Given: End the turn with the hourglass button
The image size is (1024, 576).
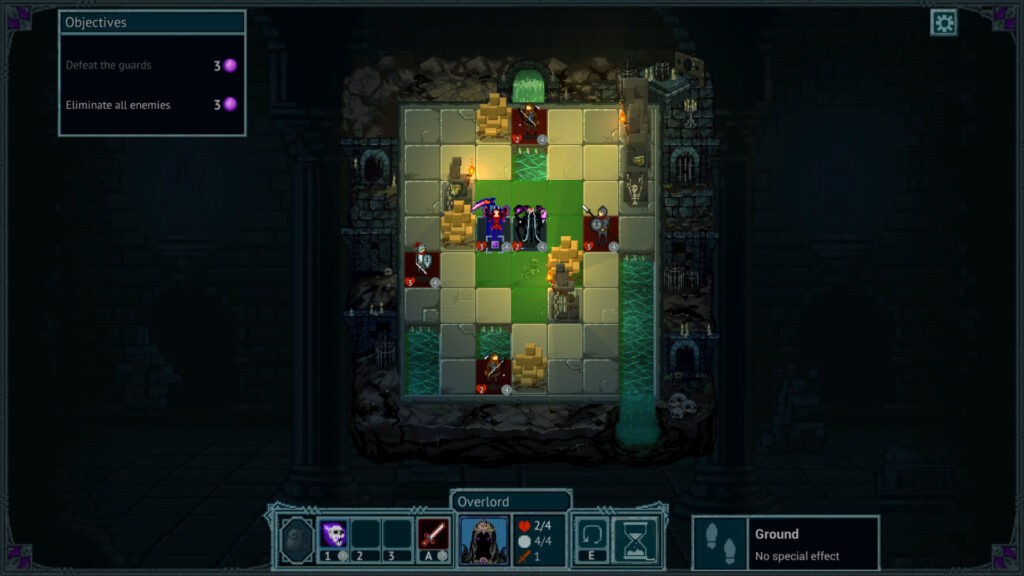Looking at the screenshot, I should (634, 539).
